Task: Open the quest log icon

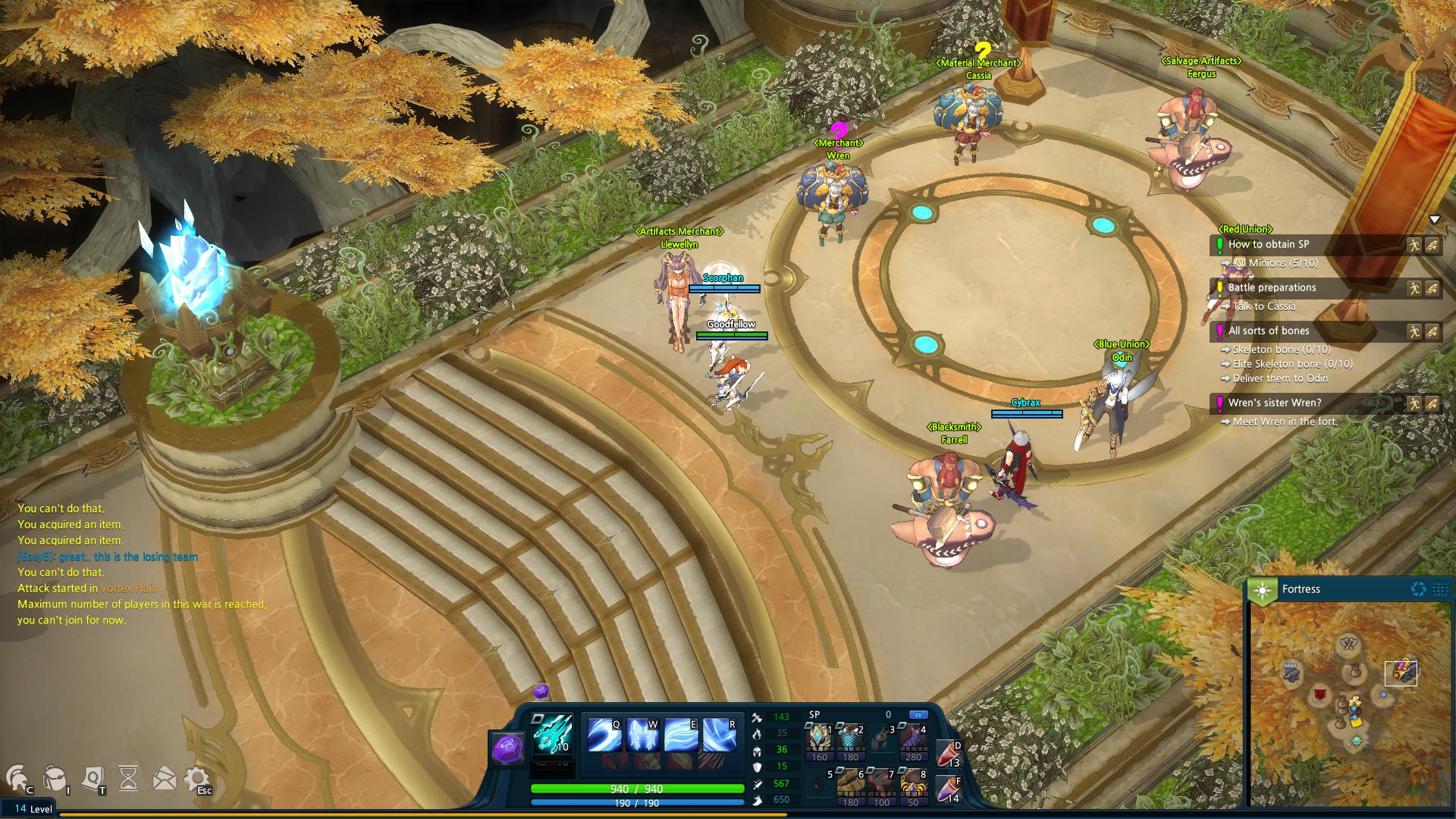Action: 93,778
